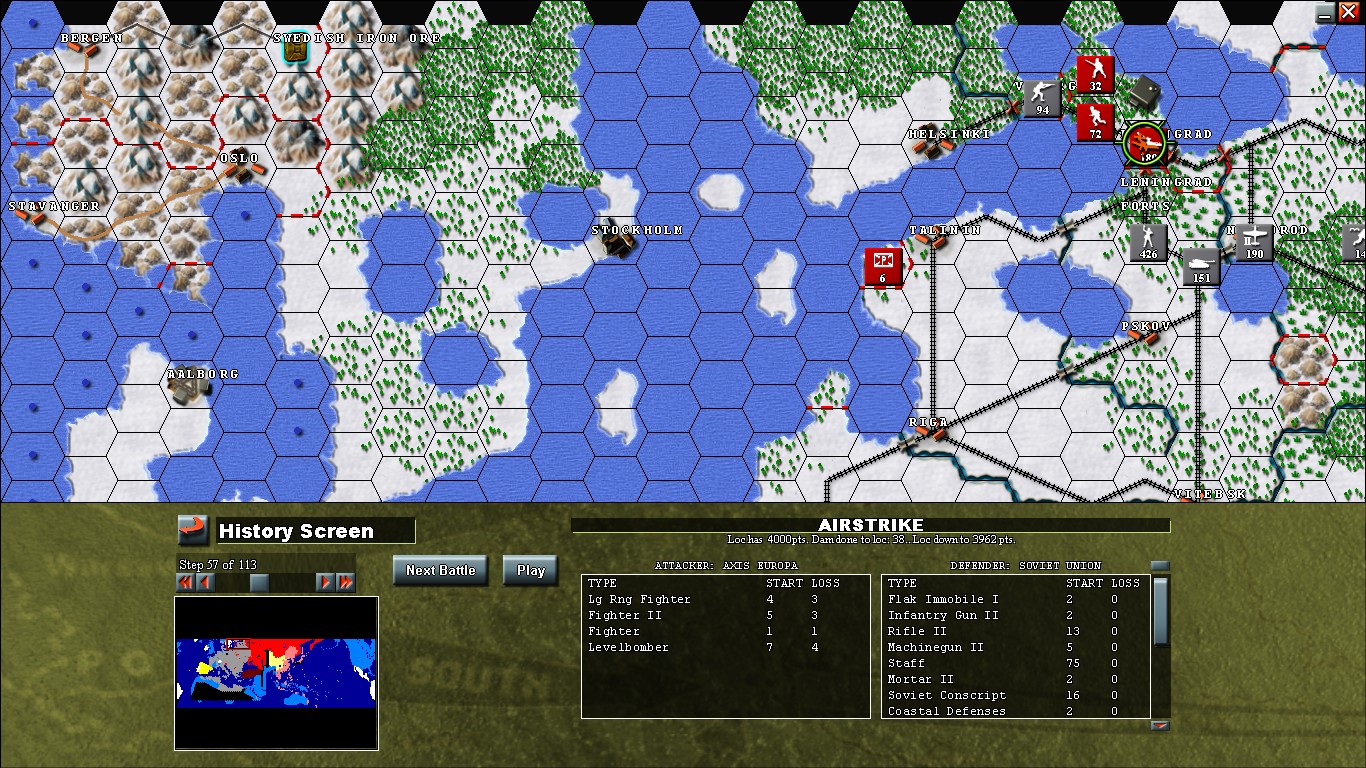Select the 426-strength unit by Leningrad Forts
The width and height of the screenshot is (1366, 768).
(1148, 241)
